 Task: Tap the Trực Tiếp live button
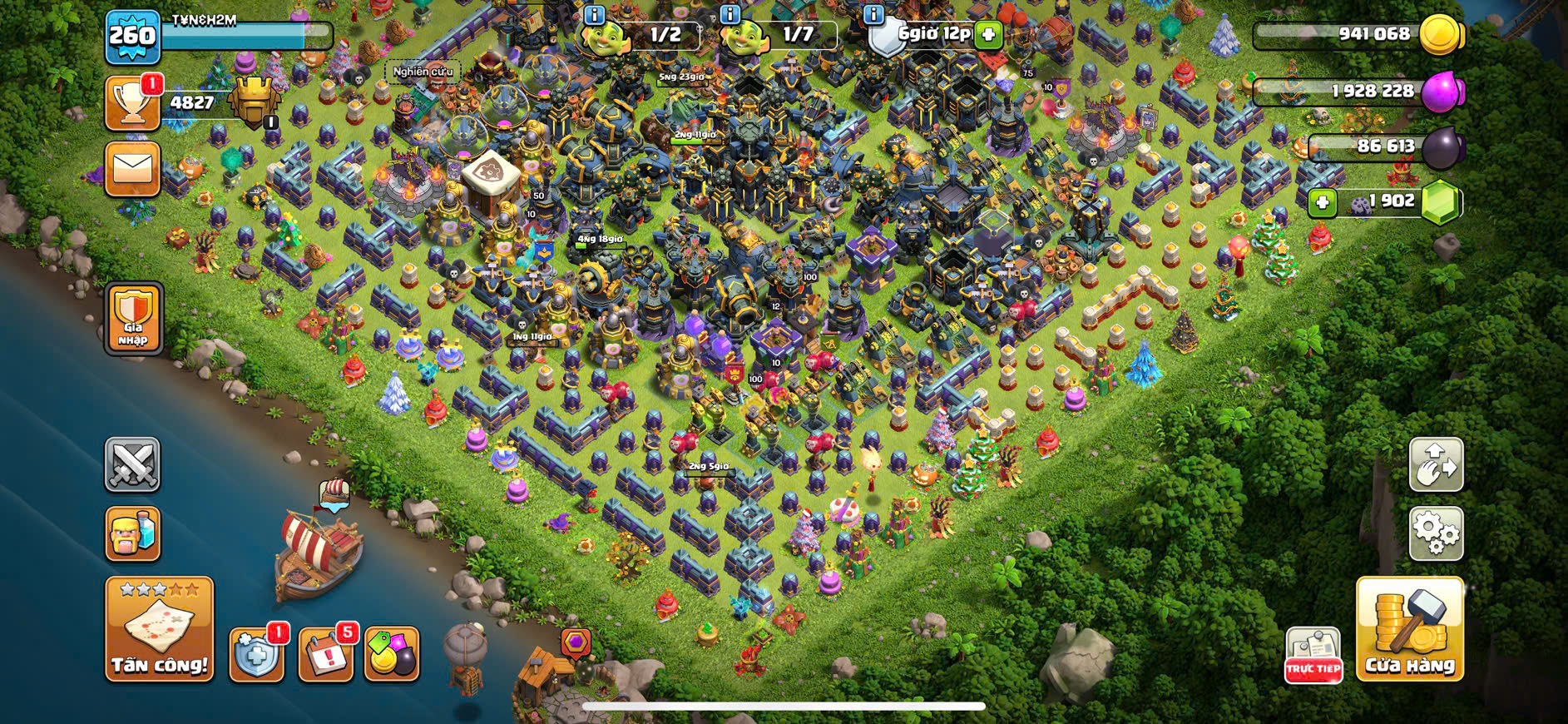pos(1313,655)
